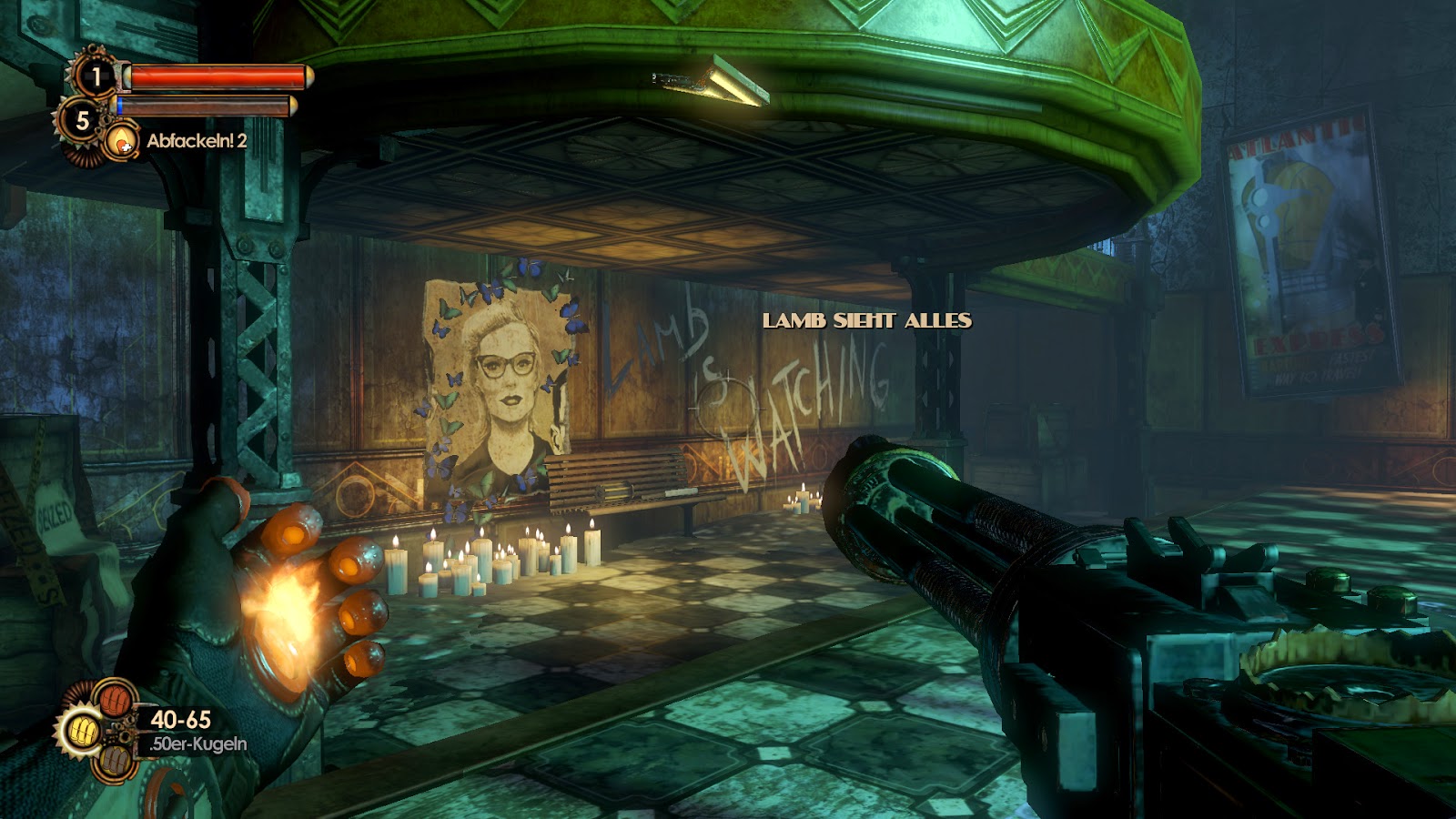This screenshot has width=1456, height=819.
Task: Expand the plasmid slot showing Abfackeln! 2
Action: pos(182,142)
